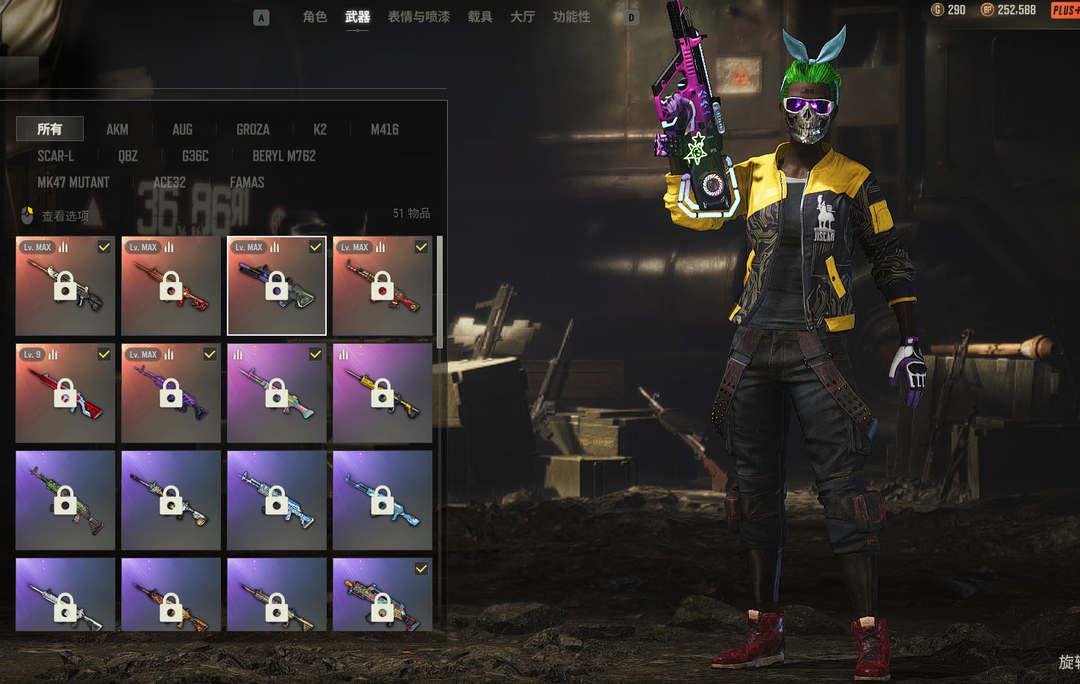The width and height of the screenshot is (1080, 684).
Task: Open the PLUS membership badge
Action: tap(1065, 10)
